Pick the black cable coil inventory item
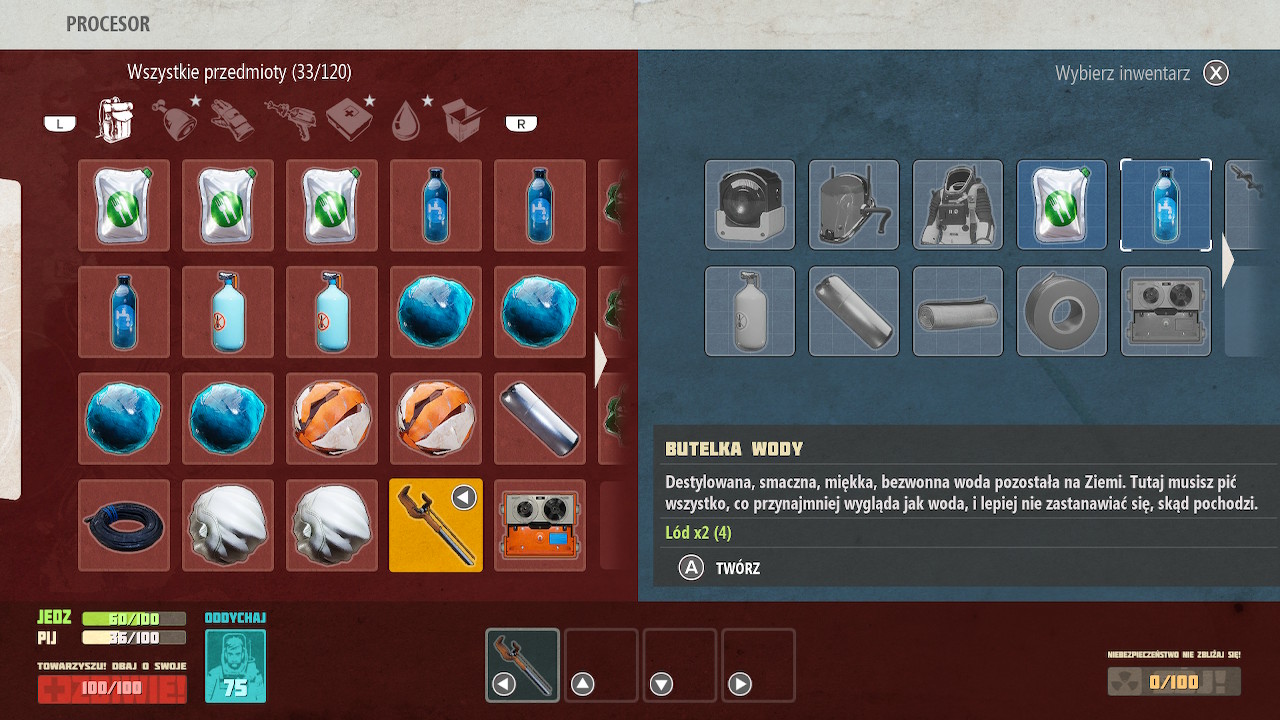Screen dimensions: 1280x720 pyautogui.click(x=124, y=525)
